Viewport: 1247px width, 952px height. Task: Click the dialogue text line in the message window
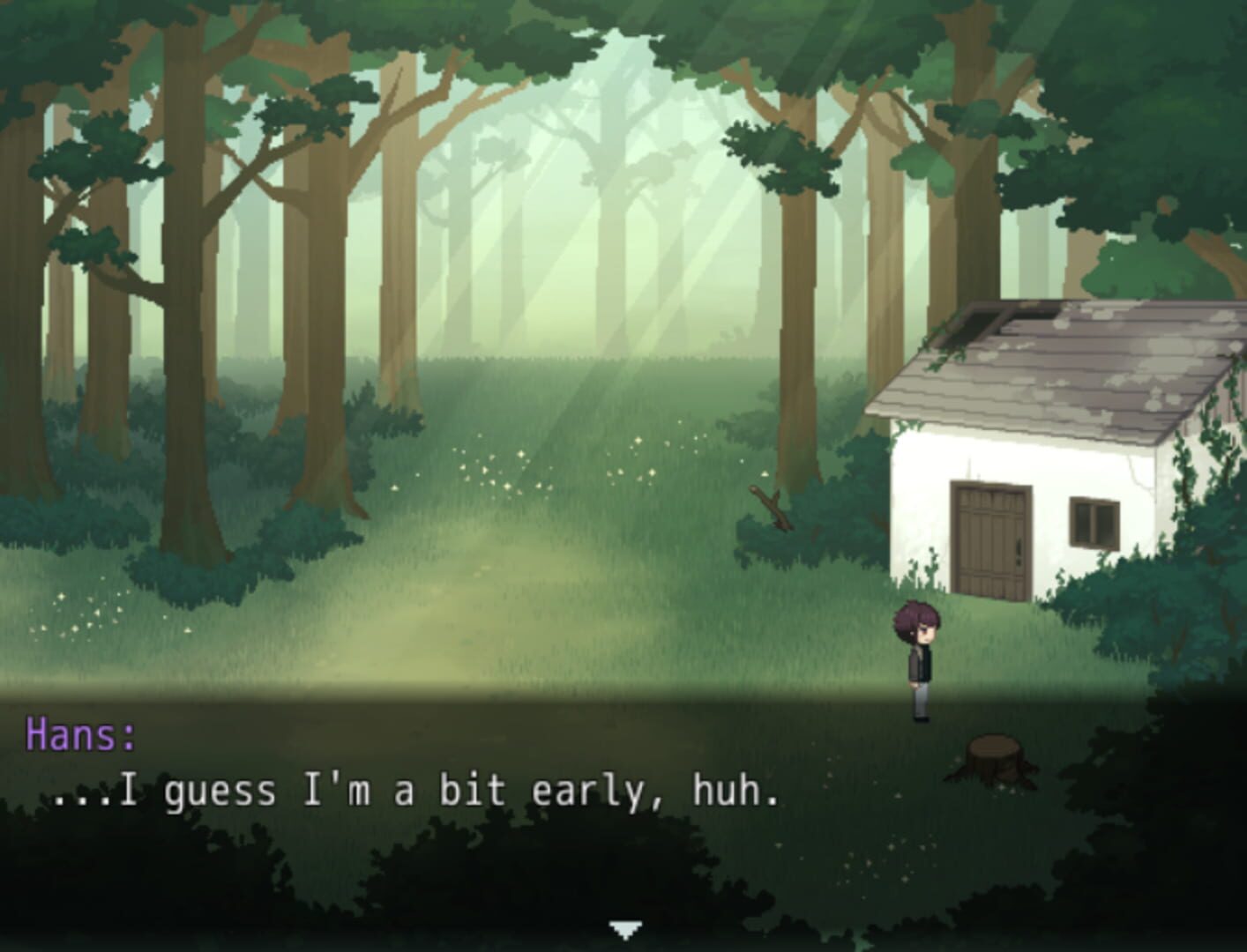(414, 792)
